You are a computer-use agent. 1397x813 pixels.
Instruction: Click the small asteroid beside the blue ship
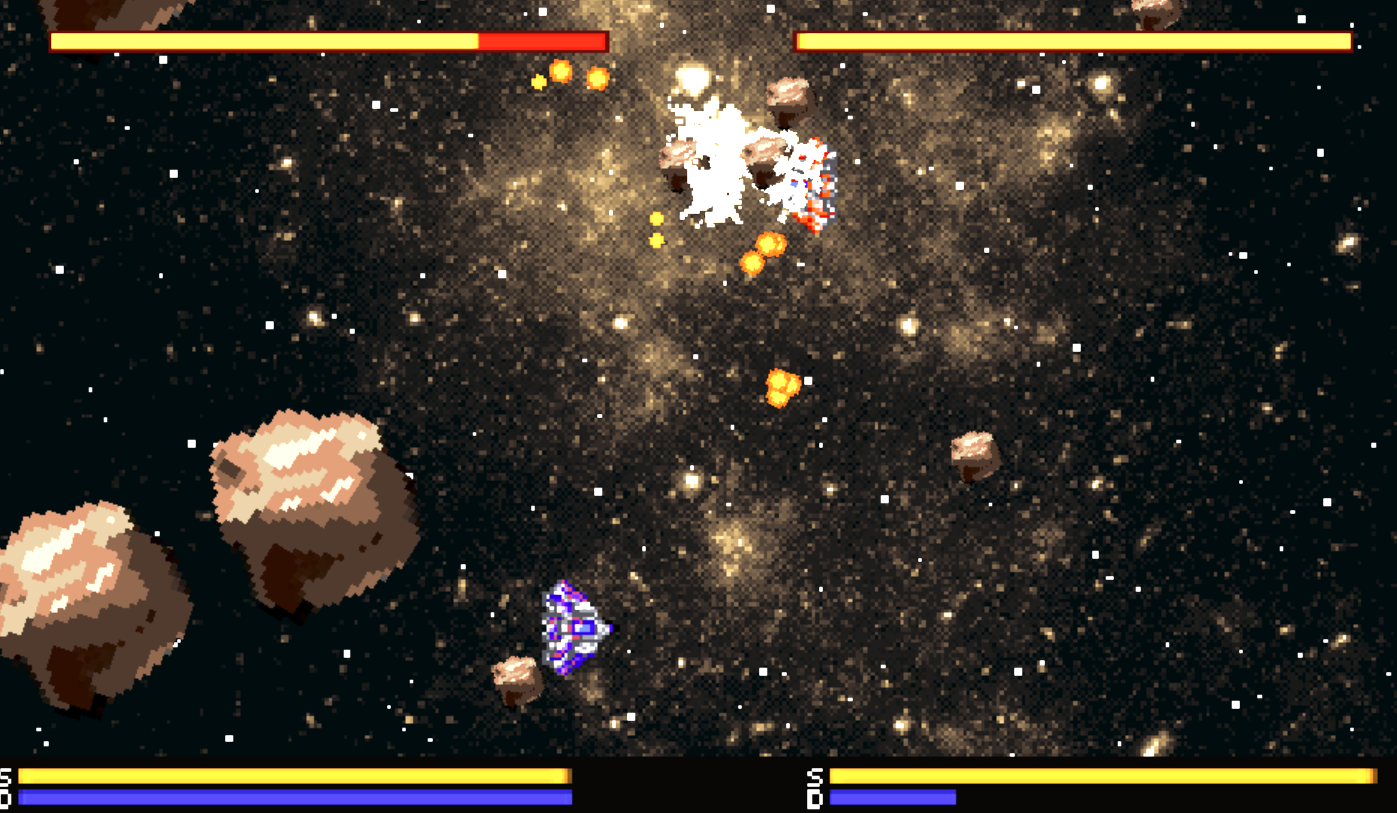(515, 677)
